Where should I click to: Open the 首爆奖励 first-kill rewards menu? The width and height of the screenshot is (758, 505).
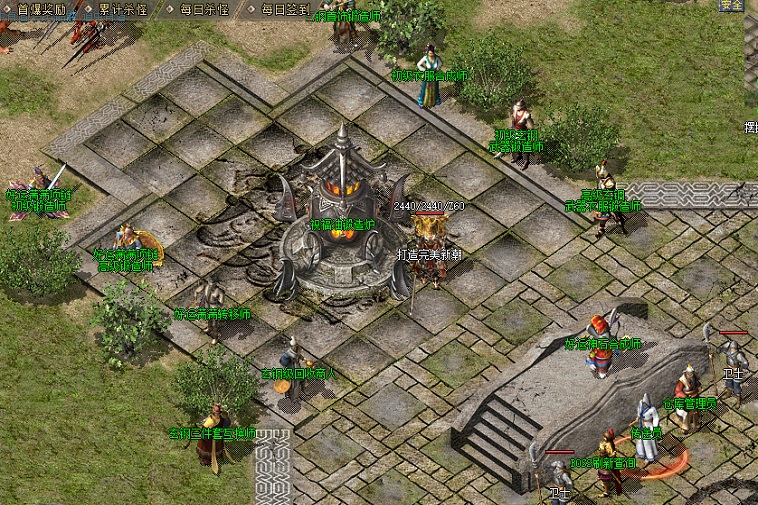[41, 9]
